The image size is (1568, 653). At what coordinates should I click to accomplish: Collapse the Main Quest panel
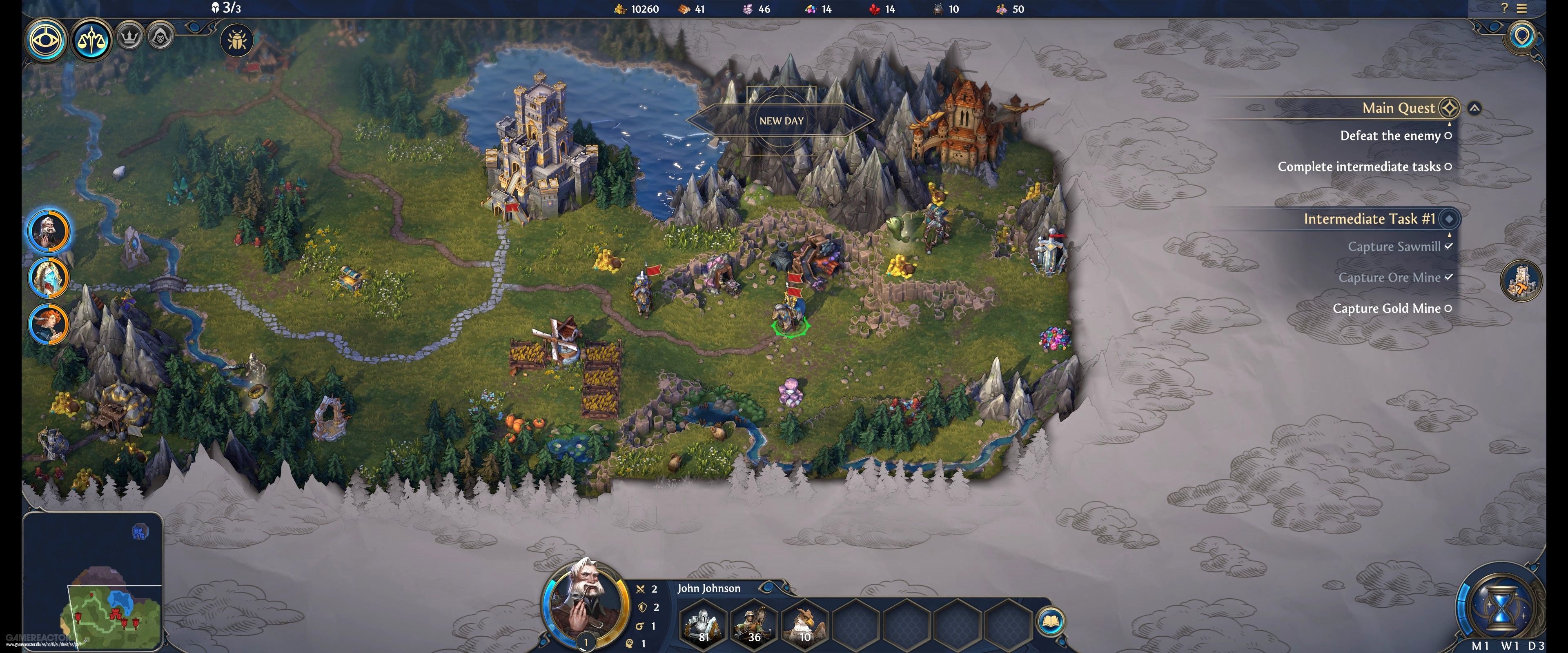1474,108
